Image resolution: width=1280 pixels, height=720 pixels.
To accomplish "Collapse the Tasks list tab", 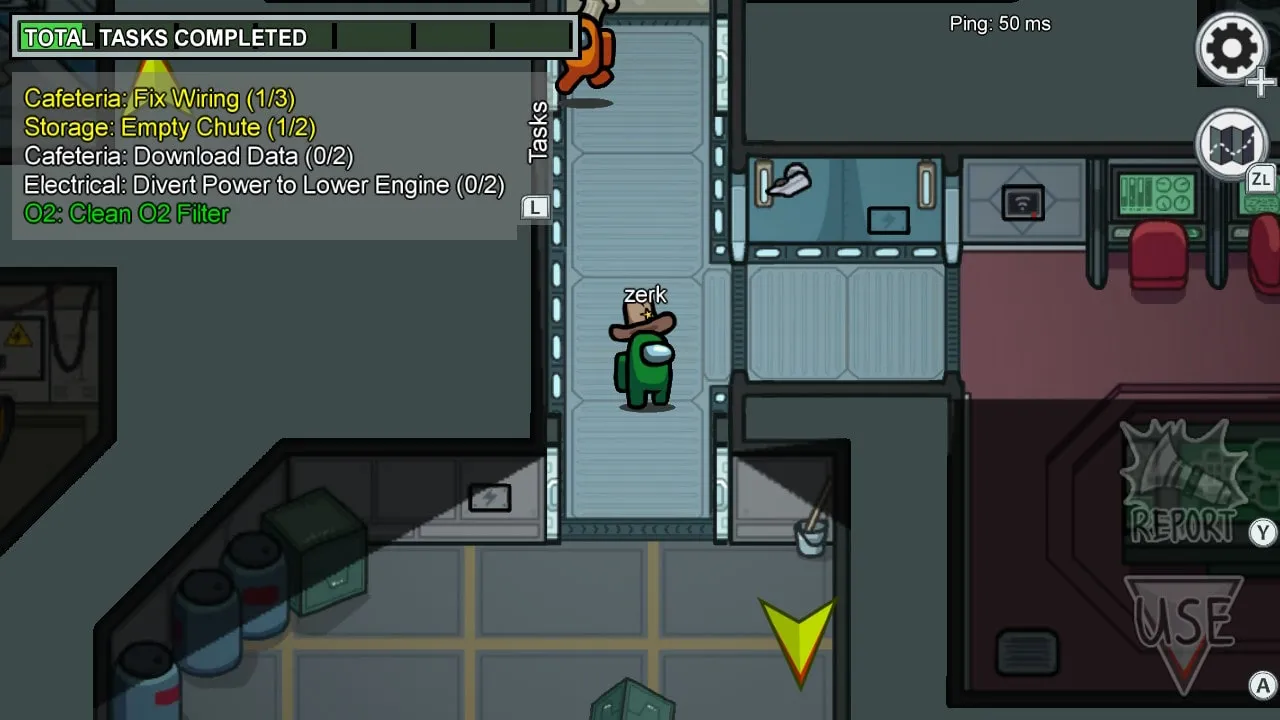I will [x=538, y=131].
